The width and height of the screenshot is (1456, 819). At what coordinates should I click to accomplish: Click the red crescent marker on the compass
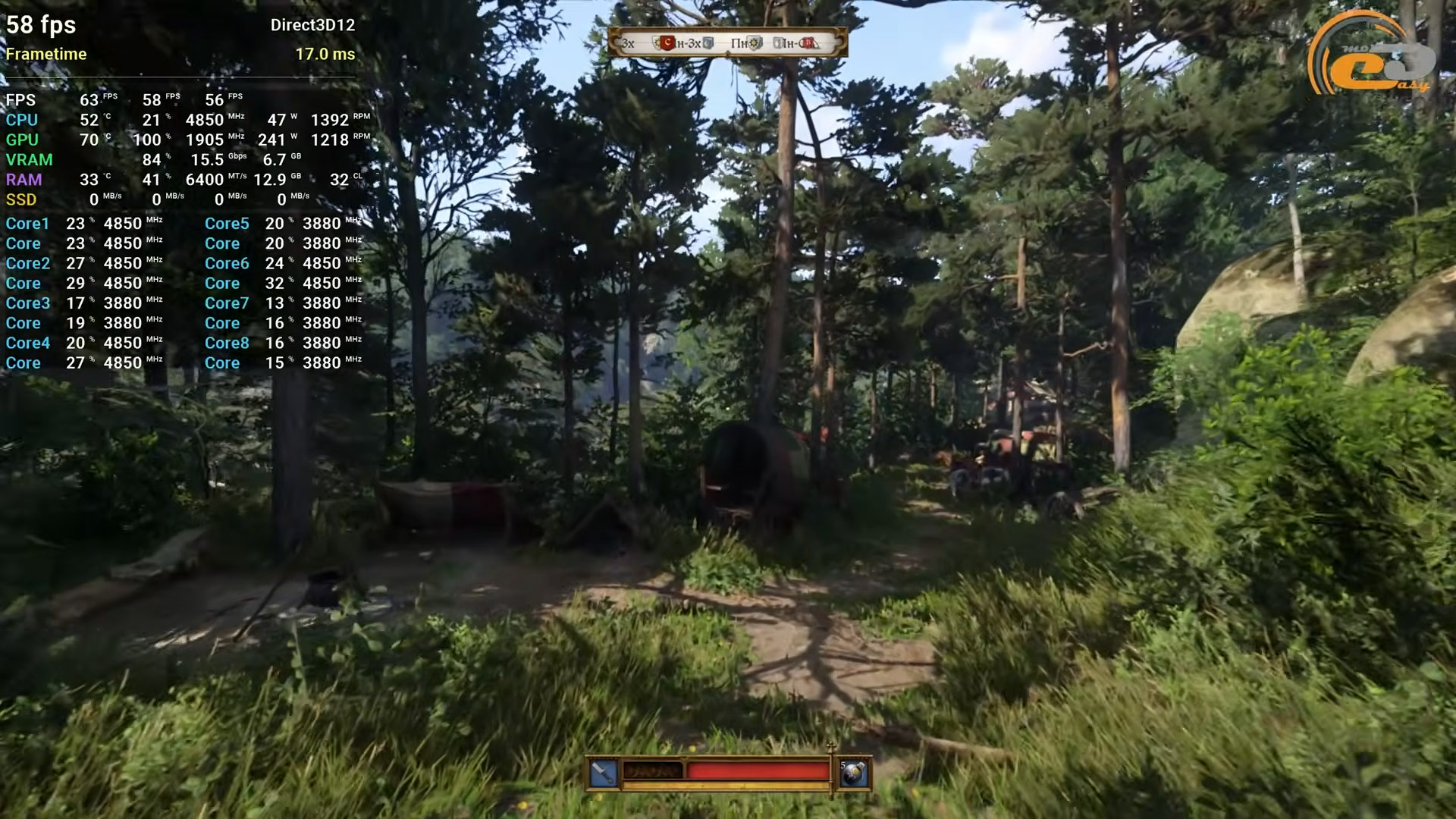tap(667, 43)
